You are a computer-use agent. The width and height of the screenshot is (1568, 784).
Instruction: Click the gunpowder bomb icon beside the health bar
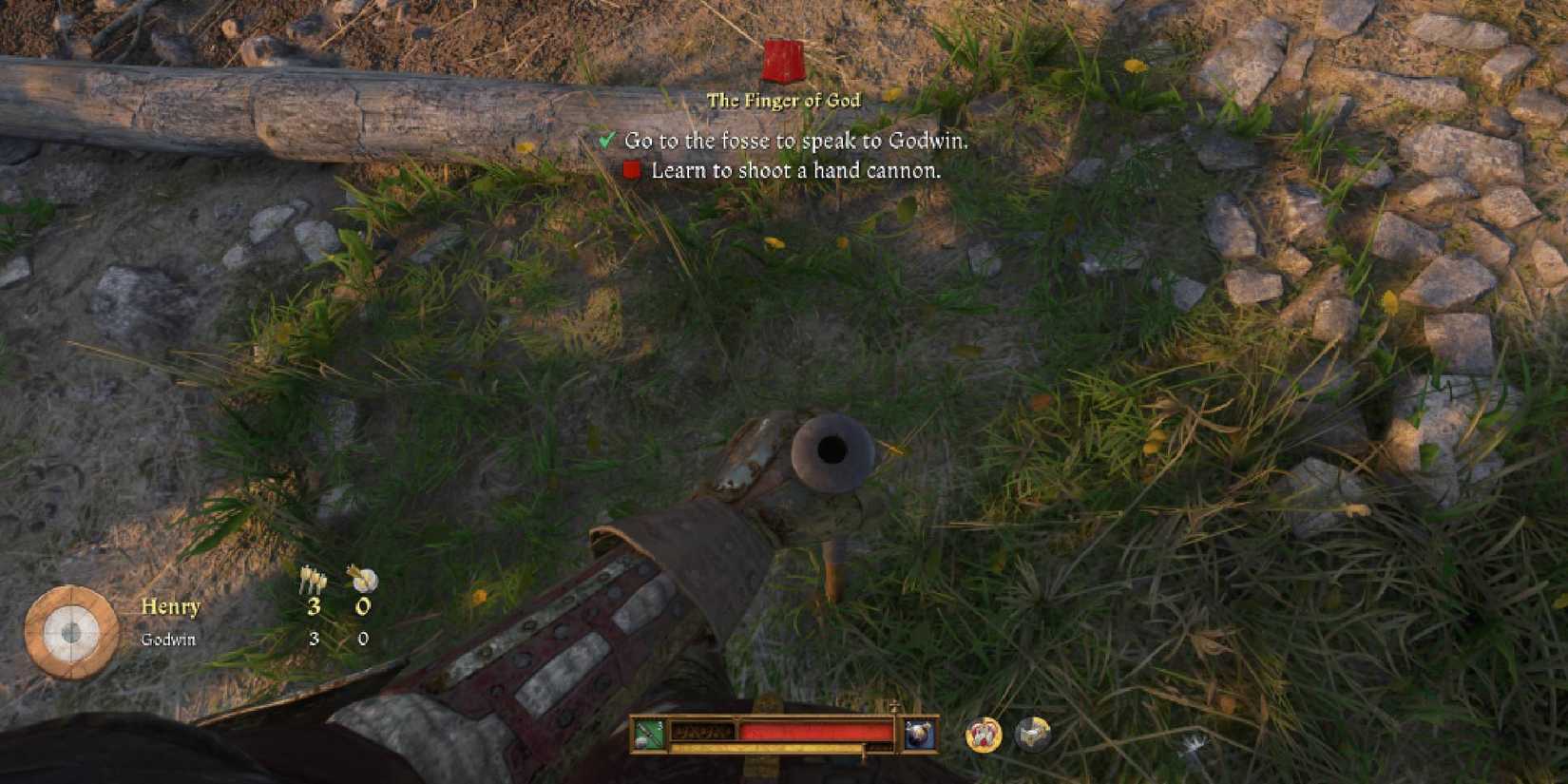tap(920, 734)
